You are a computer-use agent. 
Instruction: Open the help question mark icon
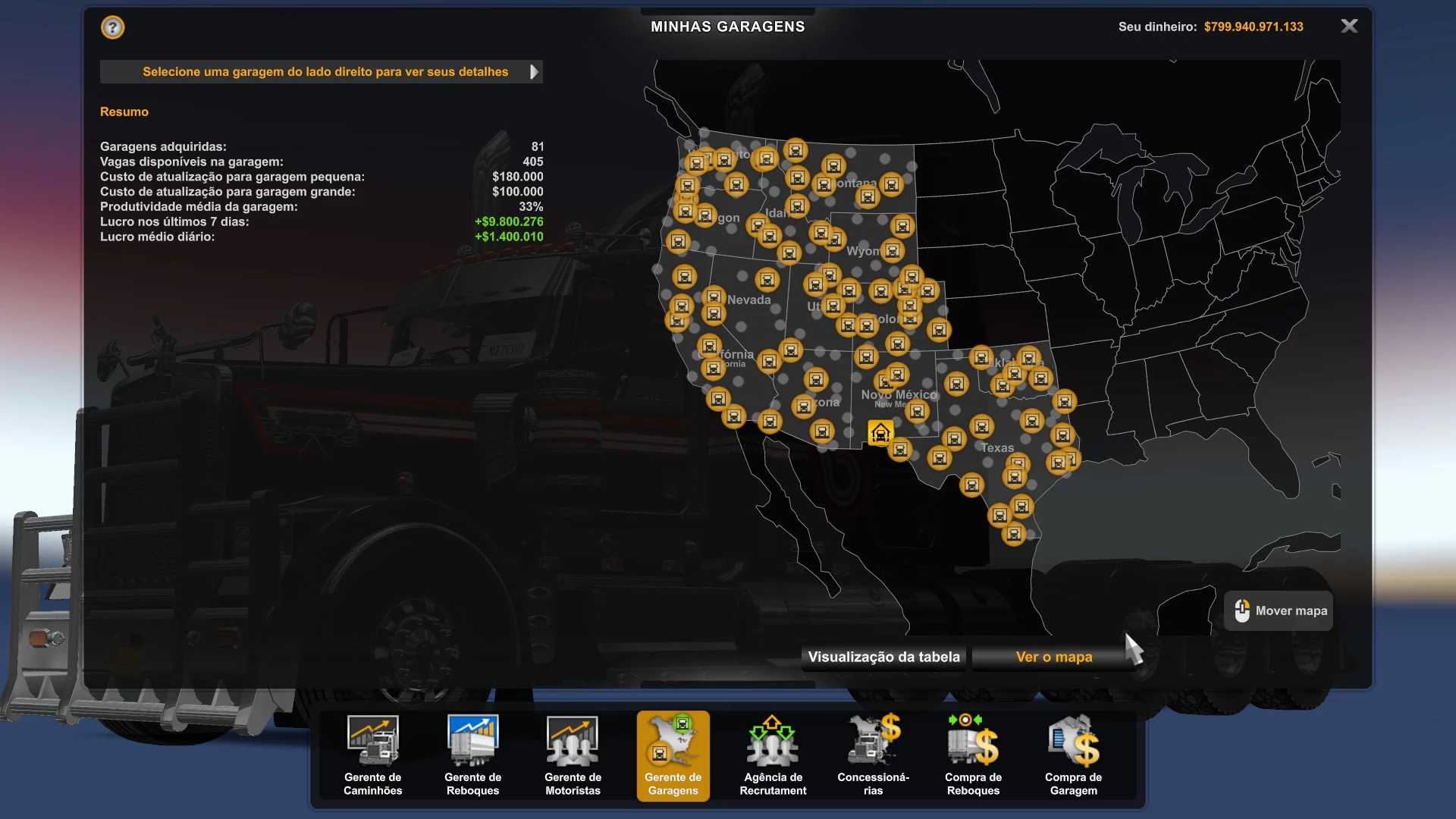(112, 28)
